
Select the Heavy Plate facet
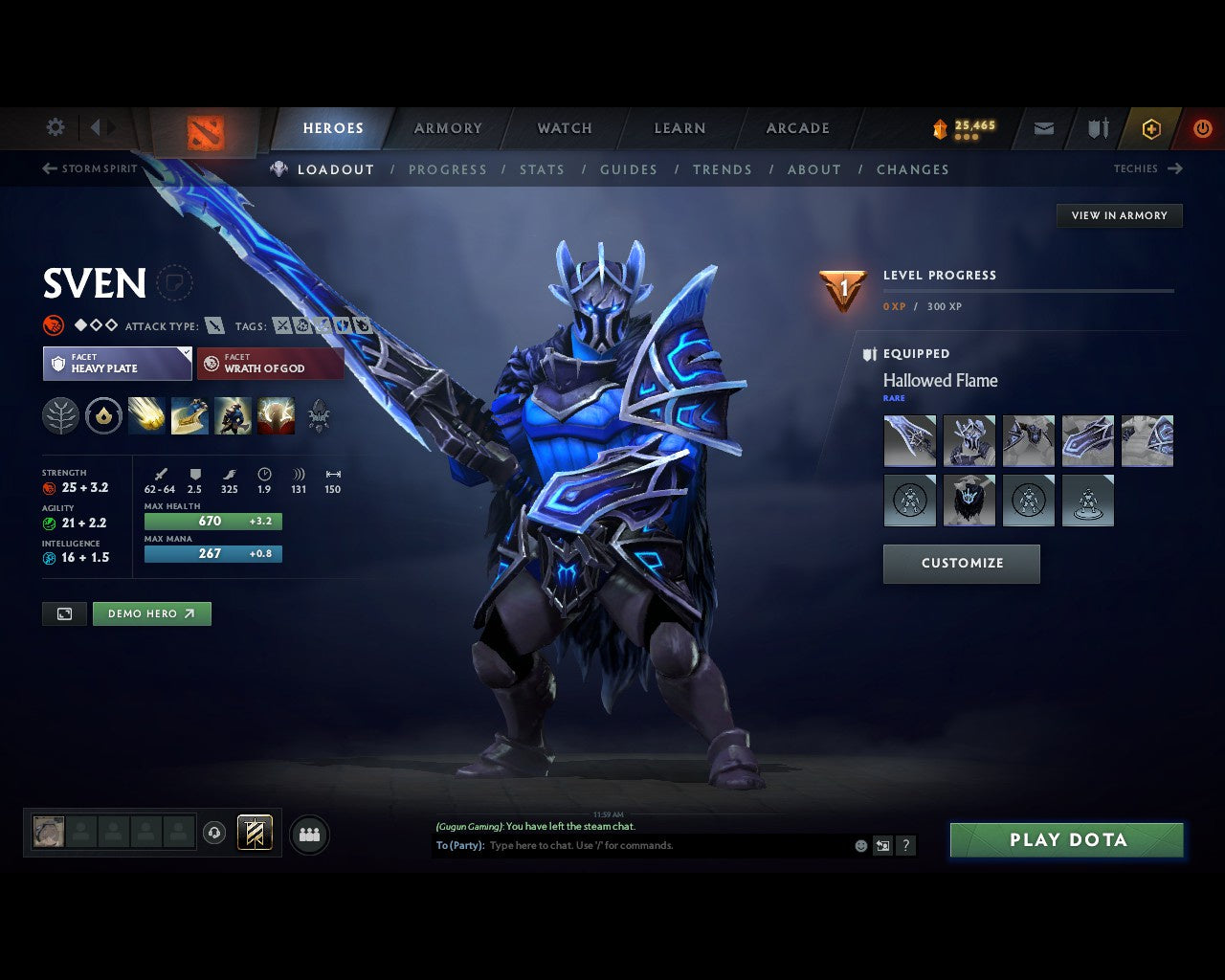click(117, 364)
